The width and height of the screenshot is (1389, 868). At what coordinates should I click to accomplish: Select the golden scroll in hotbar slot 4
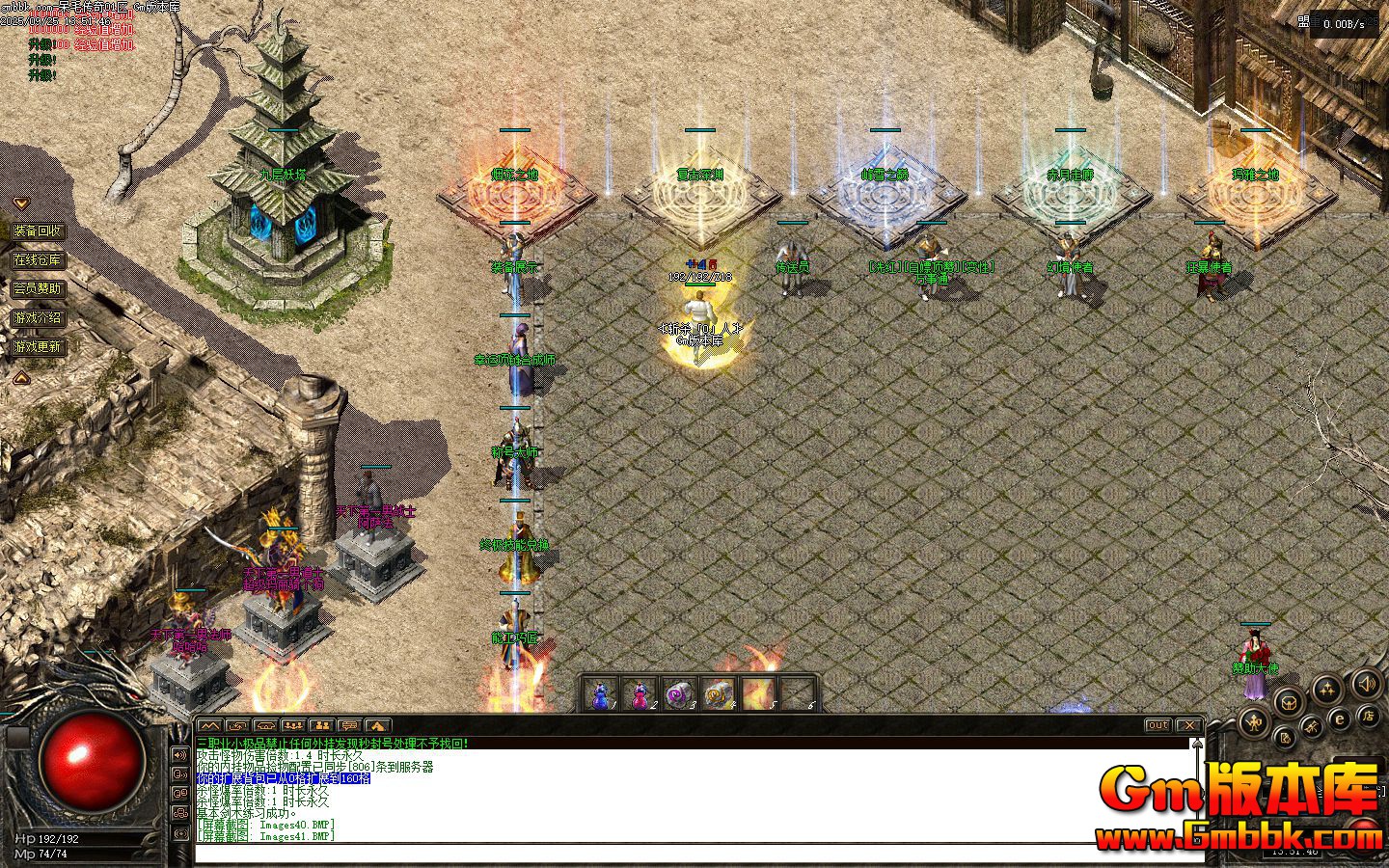pos(719,693)
